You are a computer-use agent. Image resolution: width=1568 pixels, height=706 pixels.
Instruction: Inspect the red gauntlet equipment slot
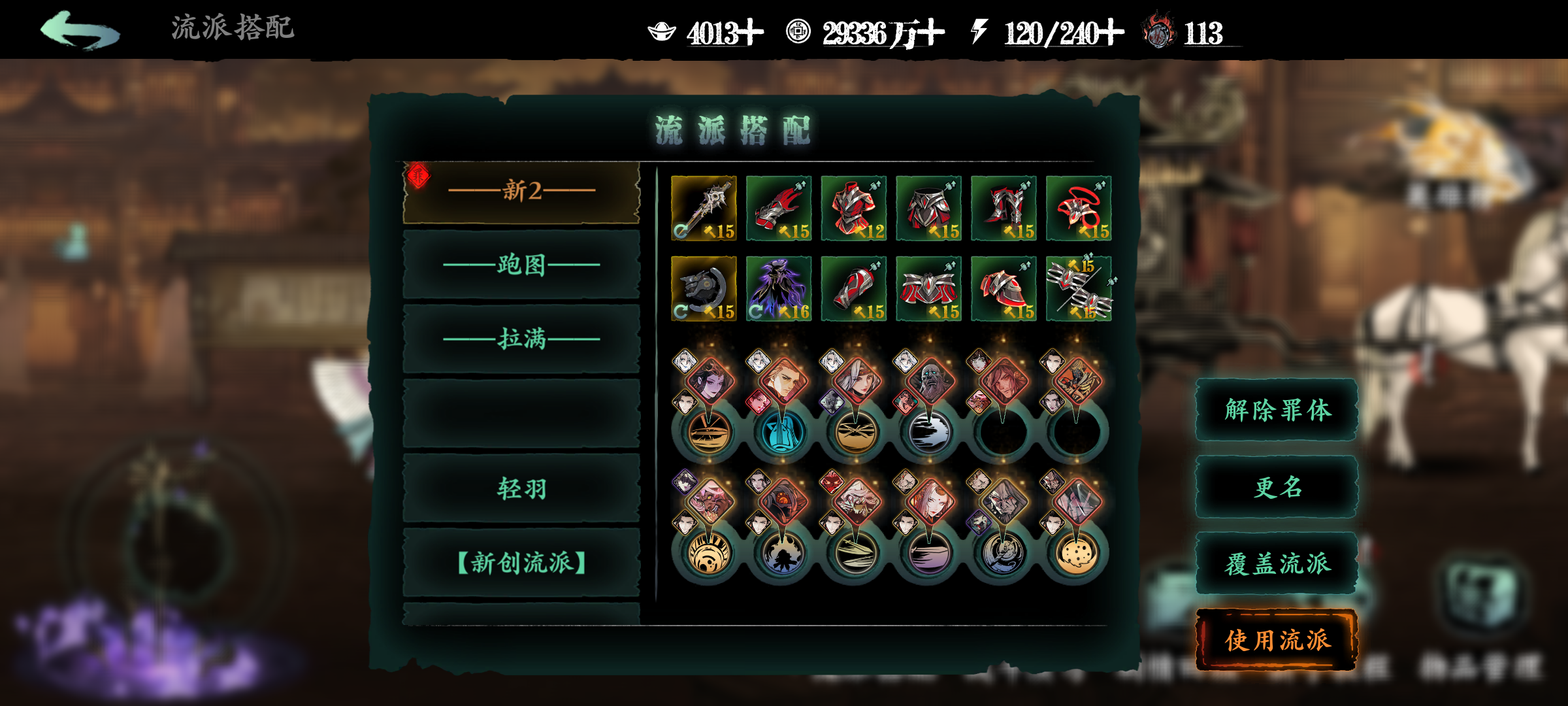point(779,208)
